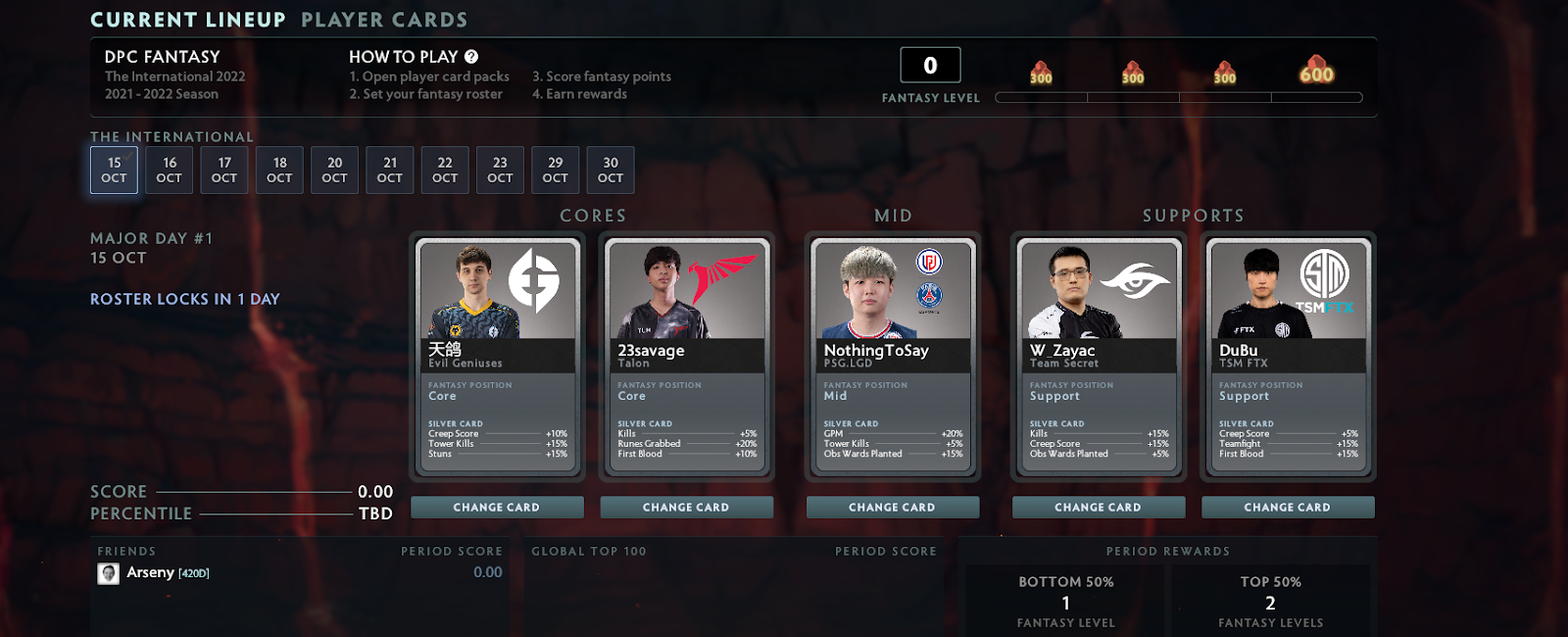Screen dimensions: 1568x637
Task: Open the How To Play help icon
Action: click(471, 57)
